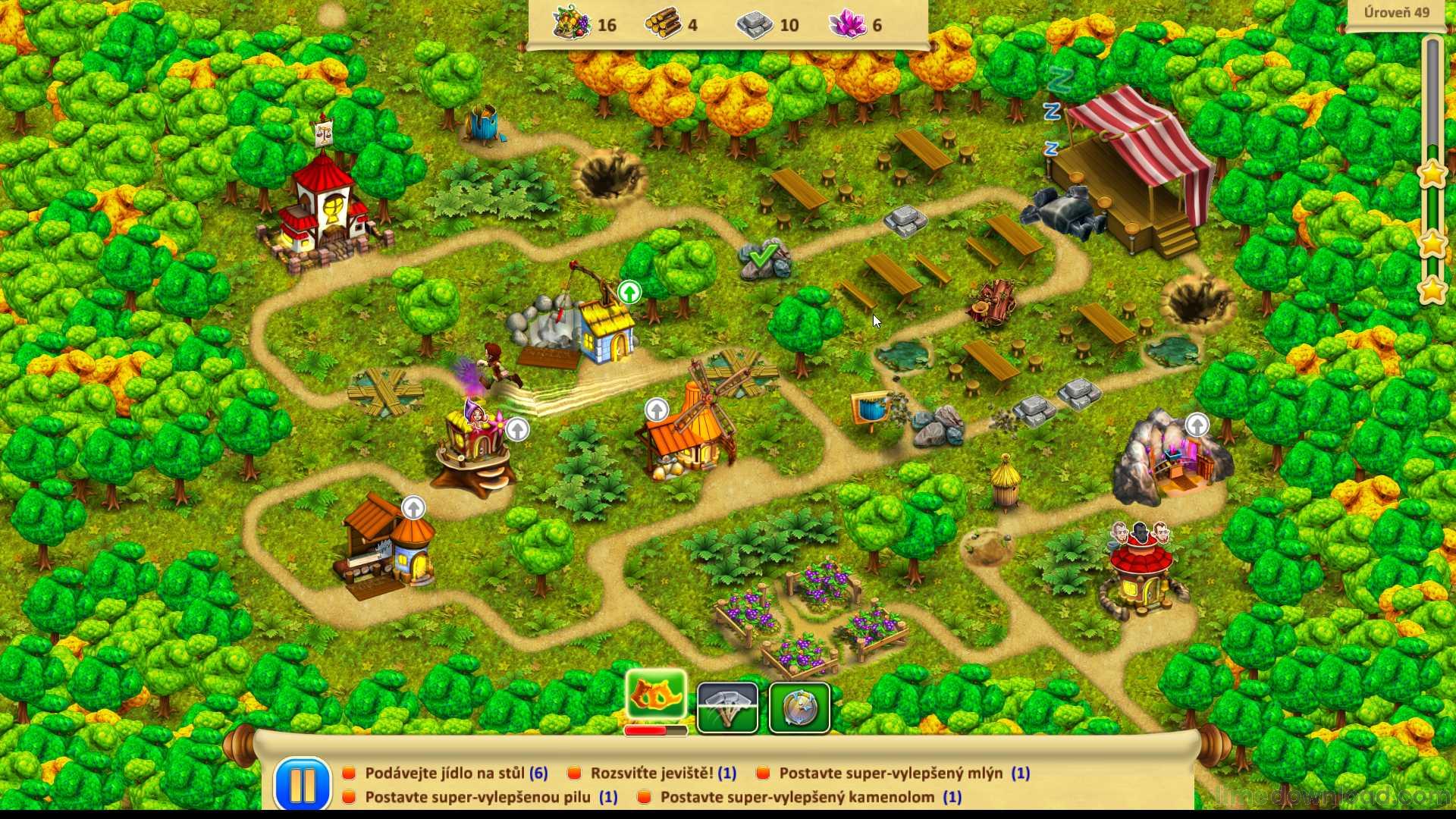This screenshot has height=819, width=1456.
Task: Click the upgrade arrow beside the wizard's treehouse
Action: click(x=517, y=430)
